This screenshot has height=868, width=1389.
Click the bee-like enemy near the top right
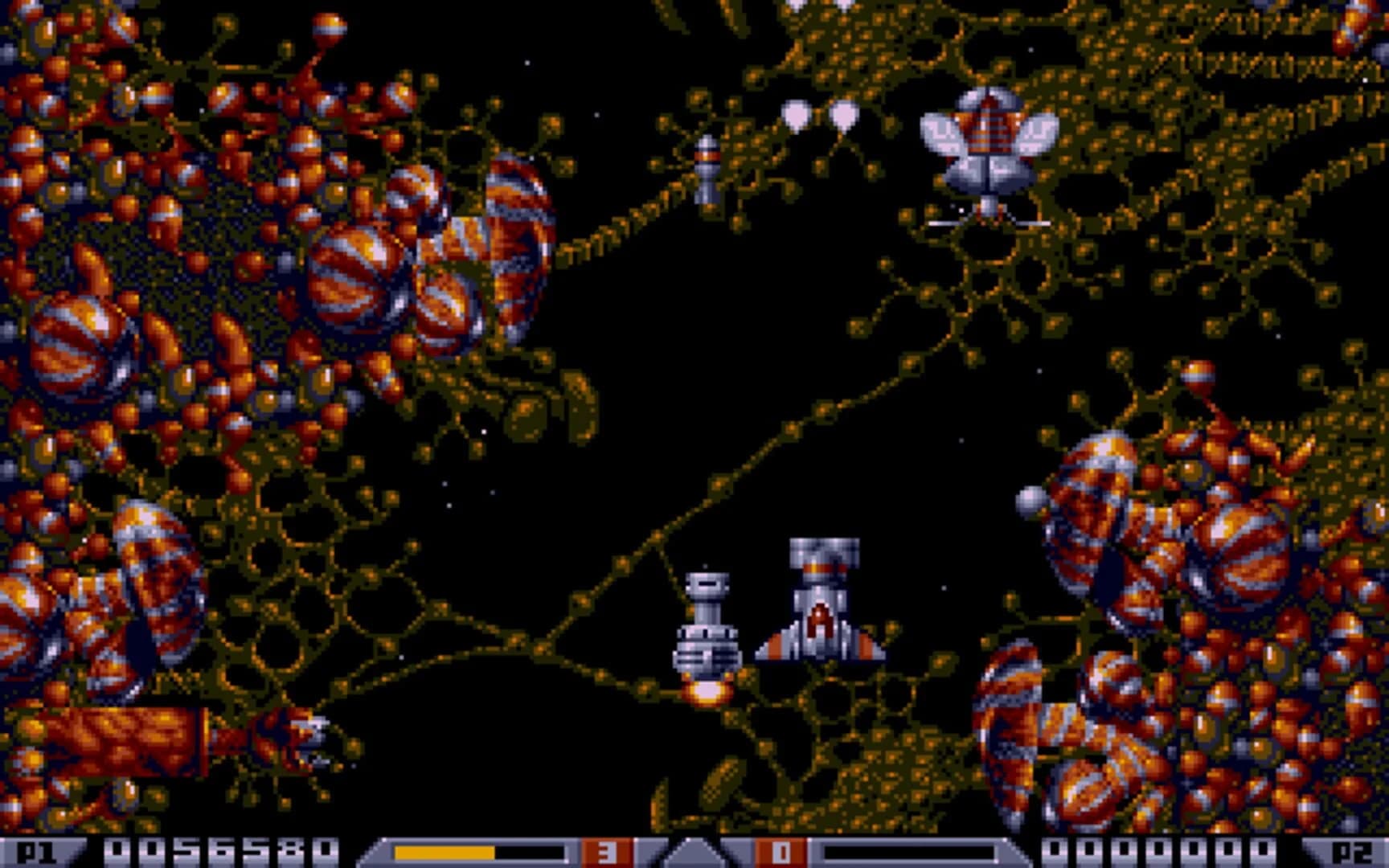pyautogui.click(x=989, y=153)
